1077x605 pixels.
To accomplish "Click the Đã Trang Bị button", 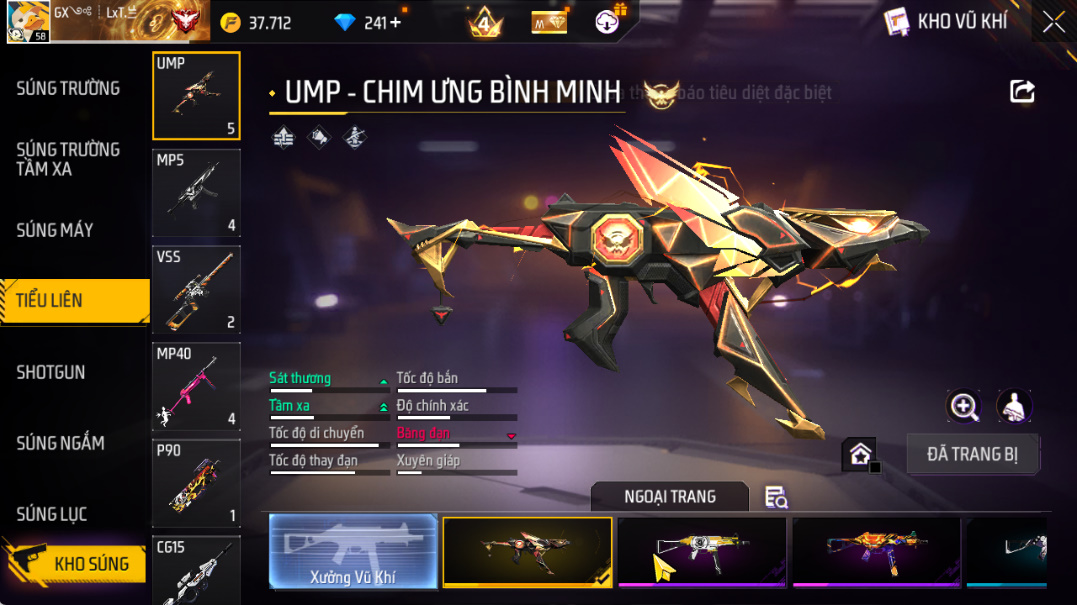I will point(972,454).
